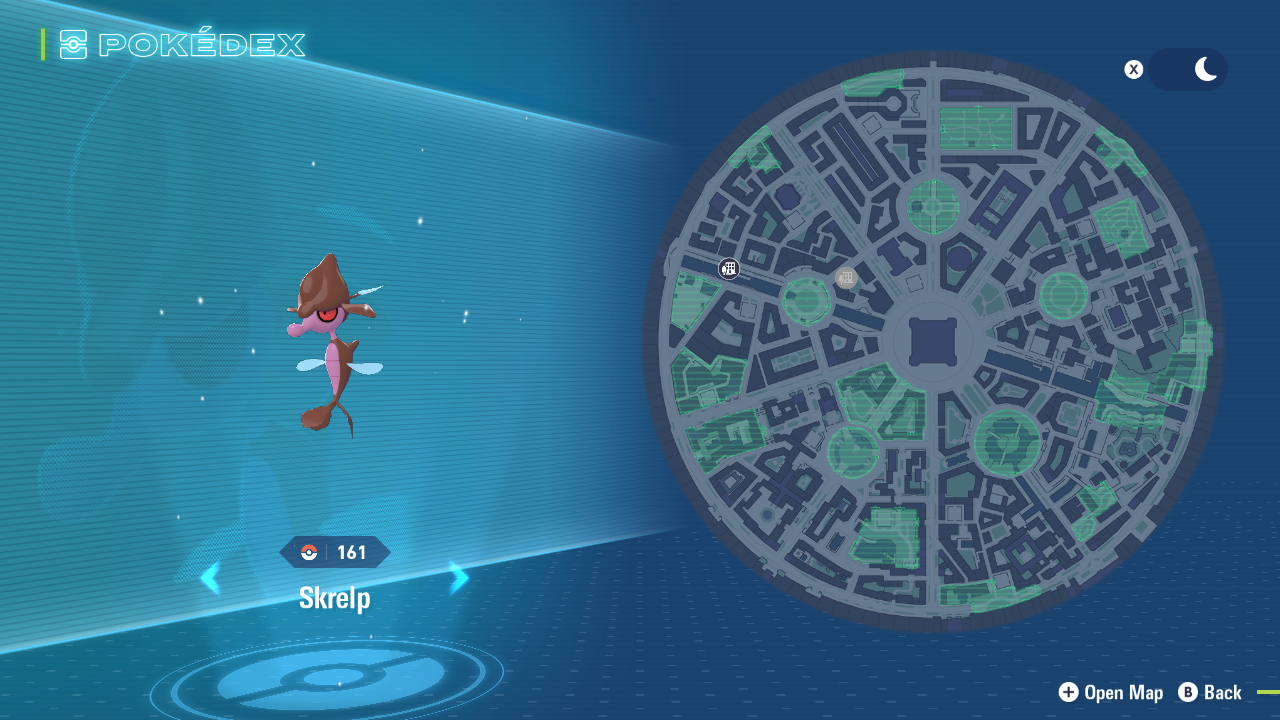
Task: Show the previous Pokémon with the left arrow
Action: (x=210, y=578)
